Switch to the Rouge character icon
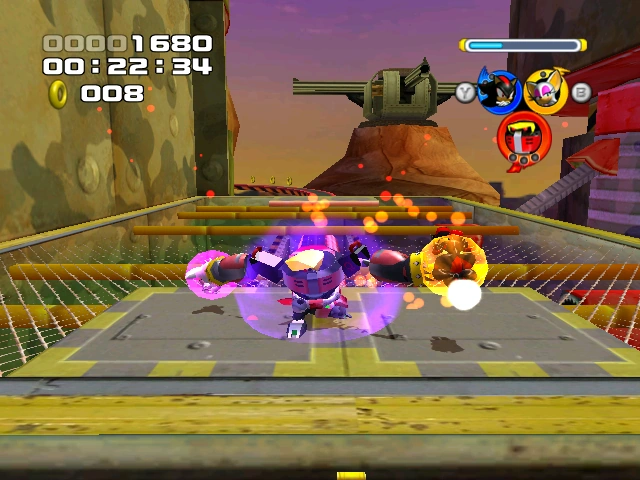 pos(547,91)
